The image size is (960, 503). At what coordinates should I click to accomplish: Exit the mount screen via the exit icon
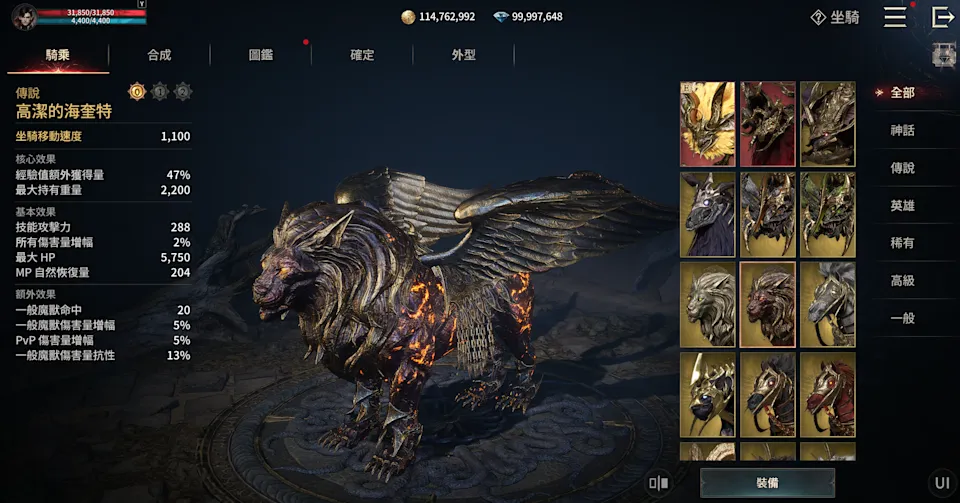click(942, 17)
